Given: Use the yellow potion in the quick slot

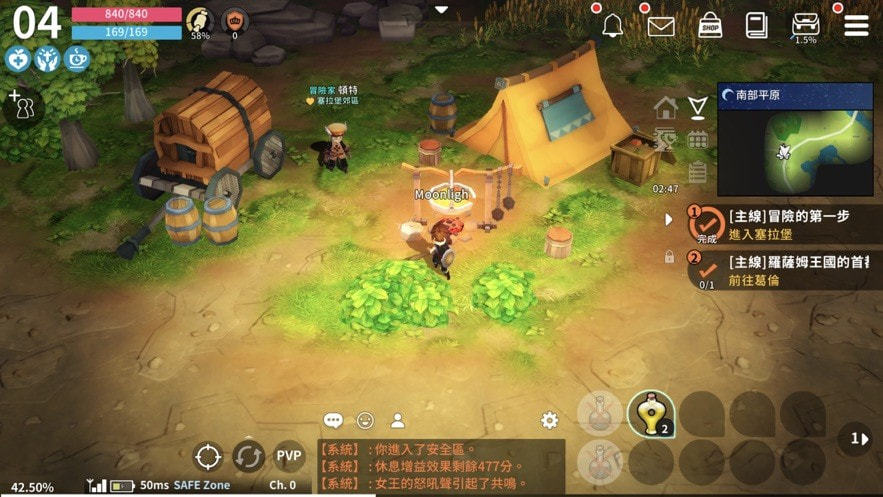Looking at the screenshot, I should point(651,414).
